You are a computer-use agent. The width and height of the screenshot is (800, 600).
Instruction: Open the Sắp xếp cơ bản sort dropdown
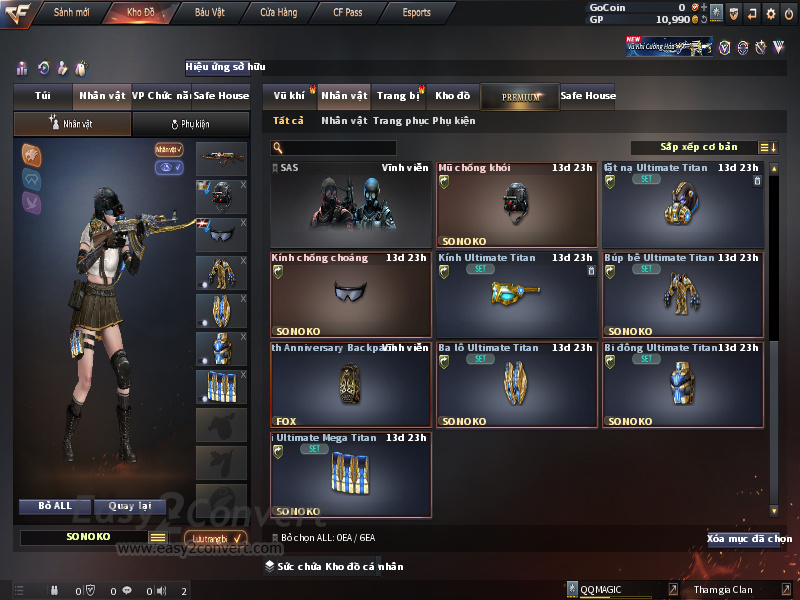click(x=698, y=147)
